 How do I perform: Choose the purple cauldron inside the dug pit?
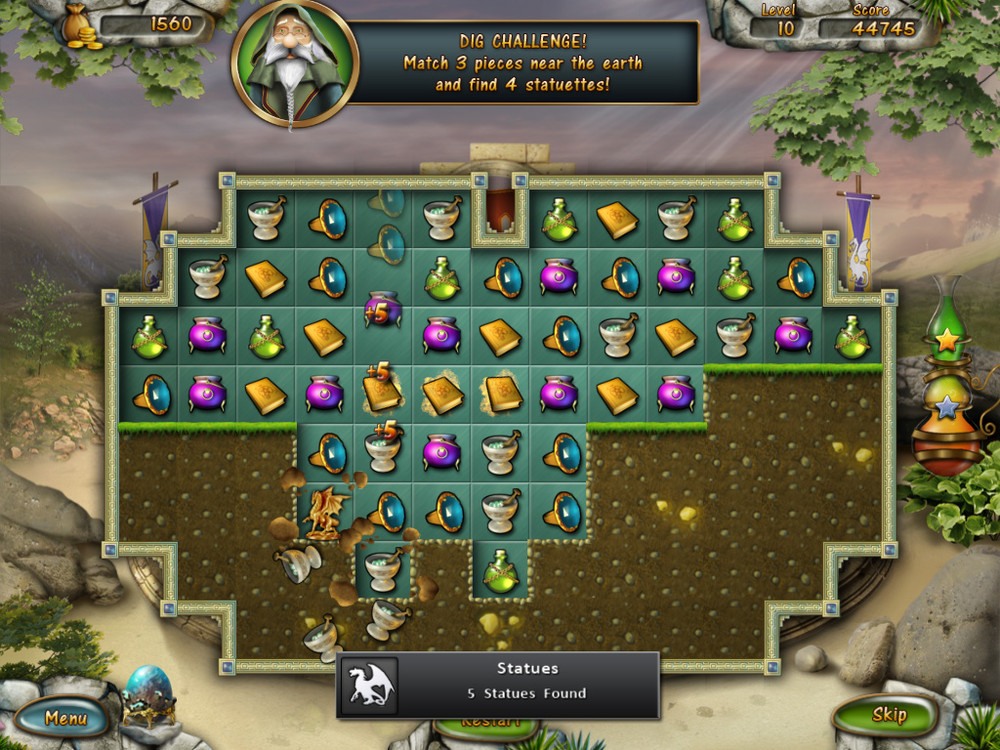tap(442, 452)
